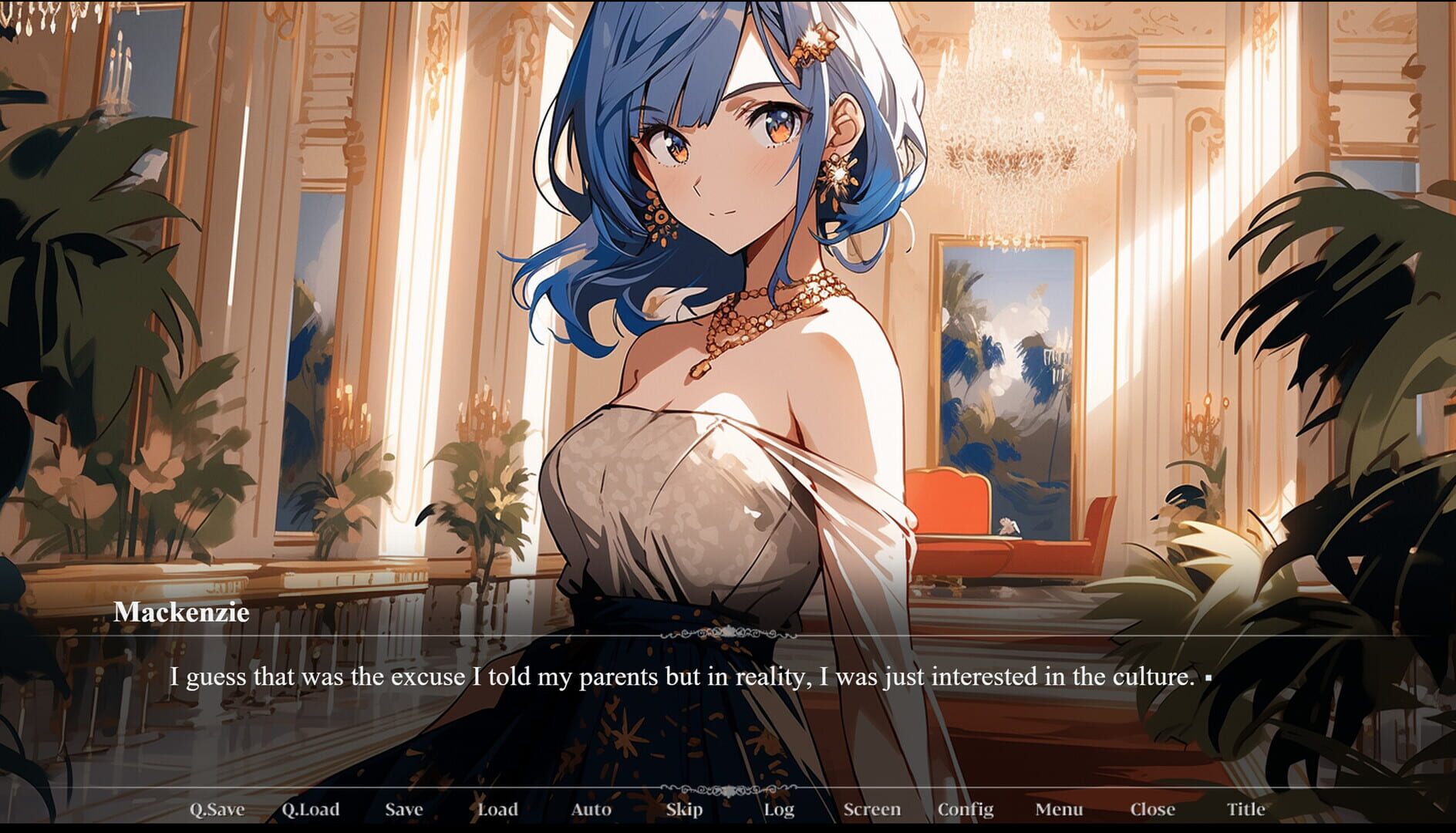Open the Screen display options
This screenshot has height=833, width=1456.
tap(872, 809)
